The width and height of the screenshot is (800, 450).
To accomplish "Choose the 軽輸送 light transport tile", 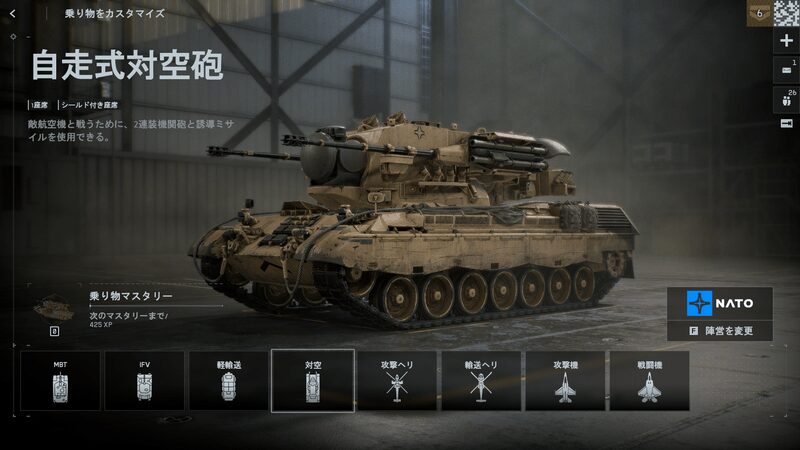I will point(228,381).
